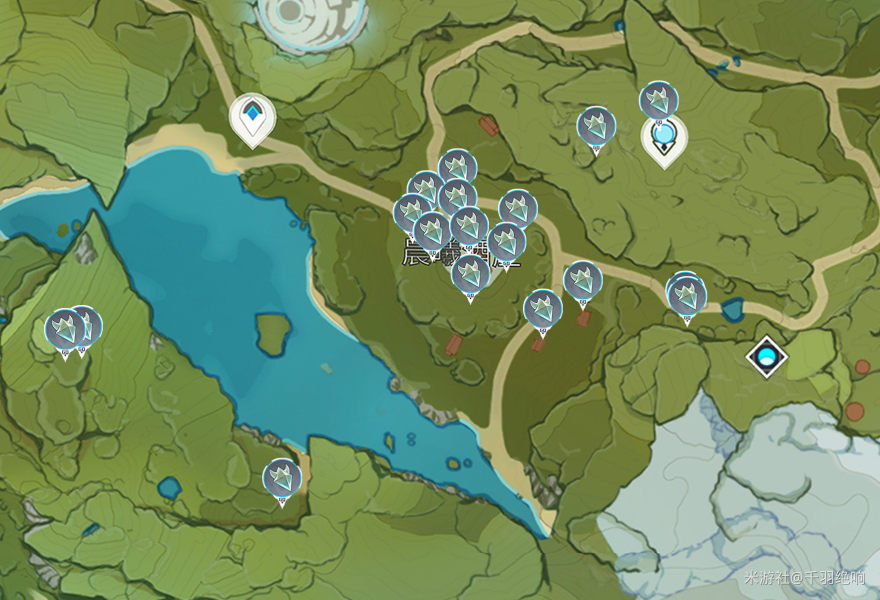
Task: Select the crystal pin directly above the orb waypoint
Action: pos(659,101)
